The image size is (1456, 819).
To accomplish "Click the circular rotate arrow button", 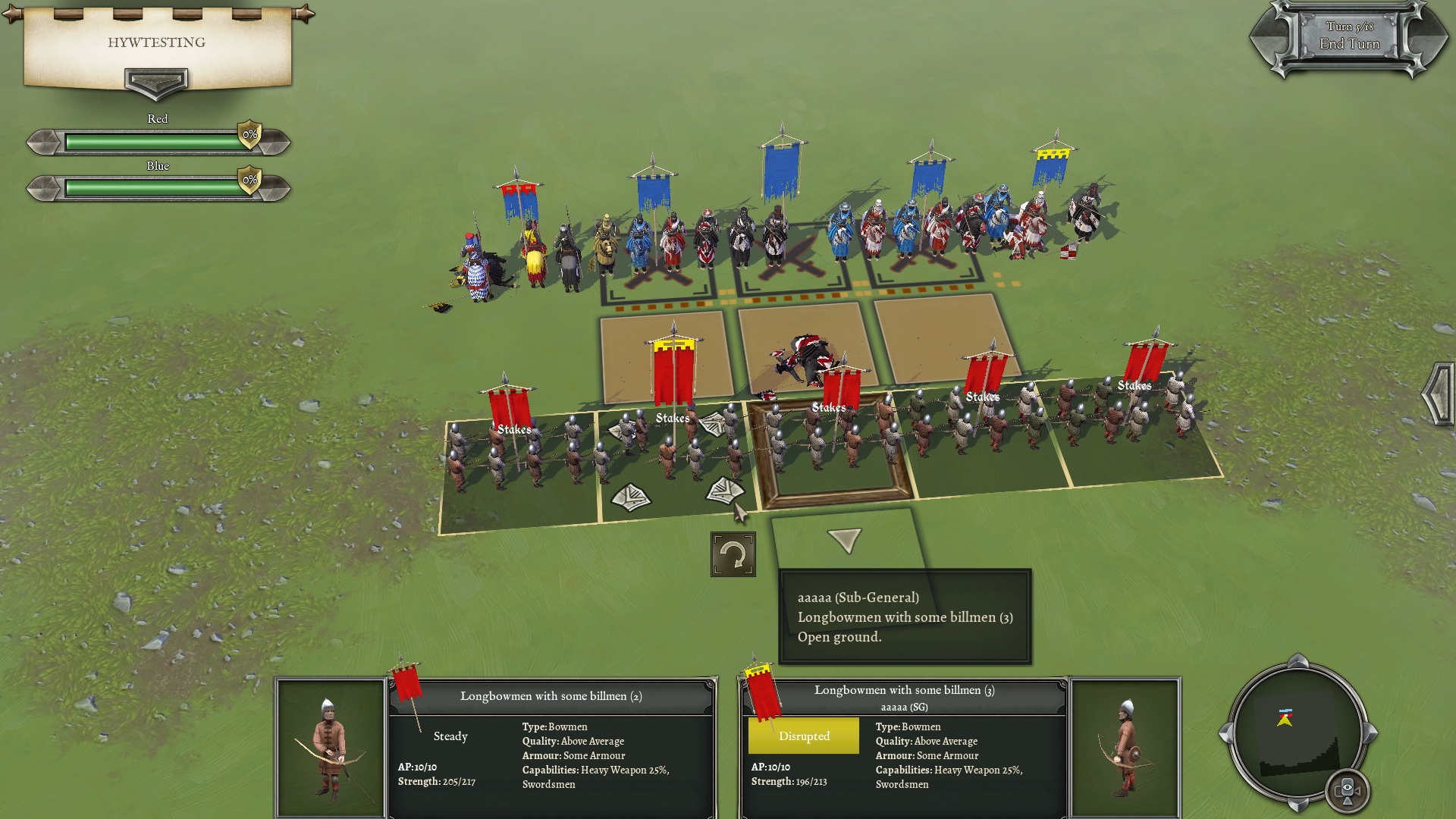I will pyautogui.click(x=733, y=554).
